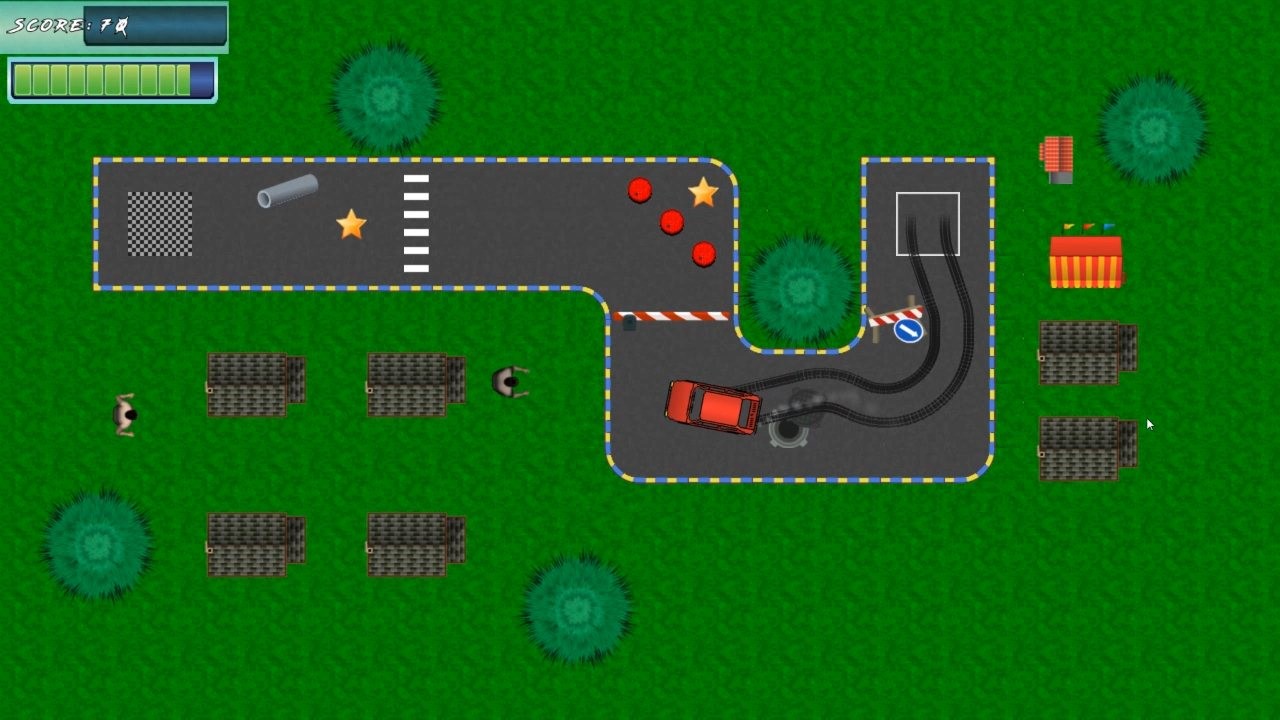Click the middle red mine
The image size is (1280, 720).
671,221
